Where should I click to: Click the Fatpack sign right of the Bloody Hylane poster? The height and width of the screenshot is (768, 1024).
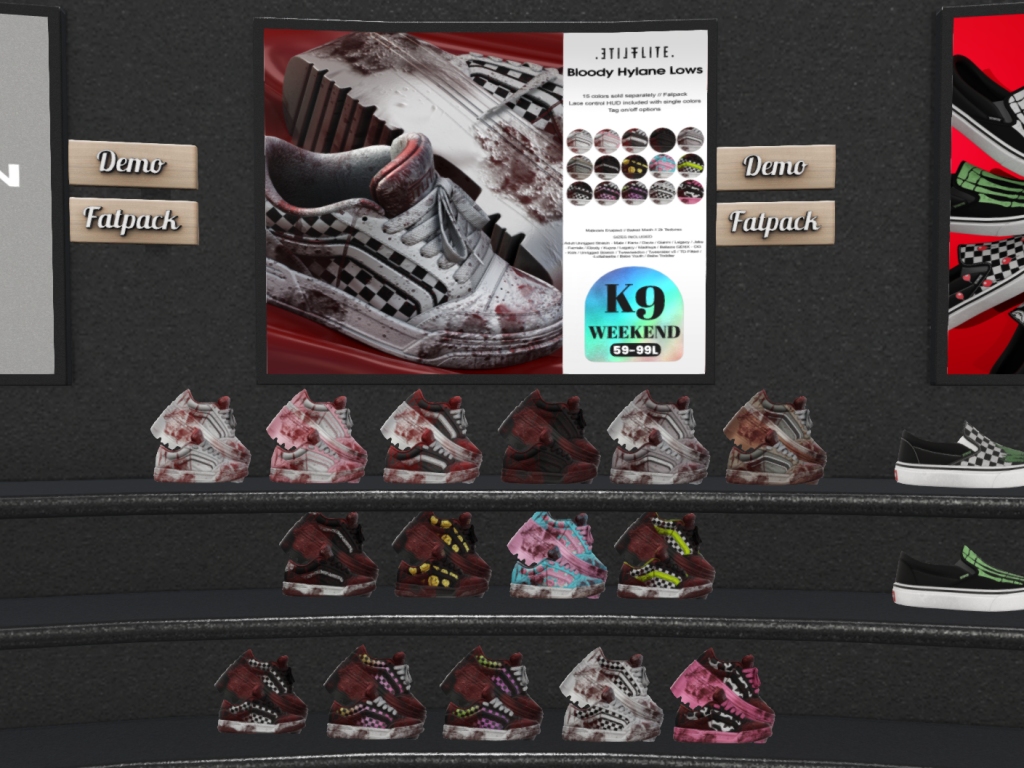click(775, 222)
